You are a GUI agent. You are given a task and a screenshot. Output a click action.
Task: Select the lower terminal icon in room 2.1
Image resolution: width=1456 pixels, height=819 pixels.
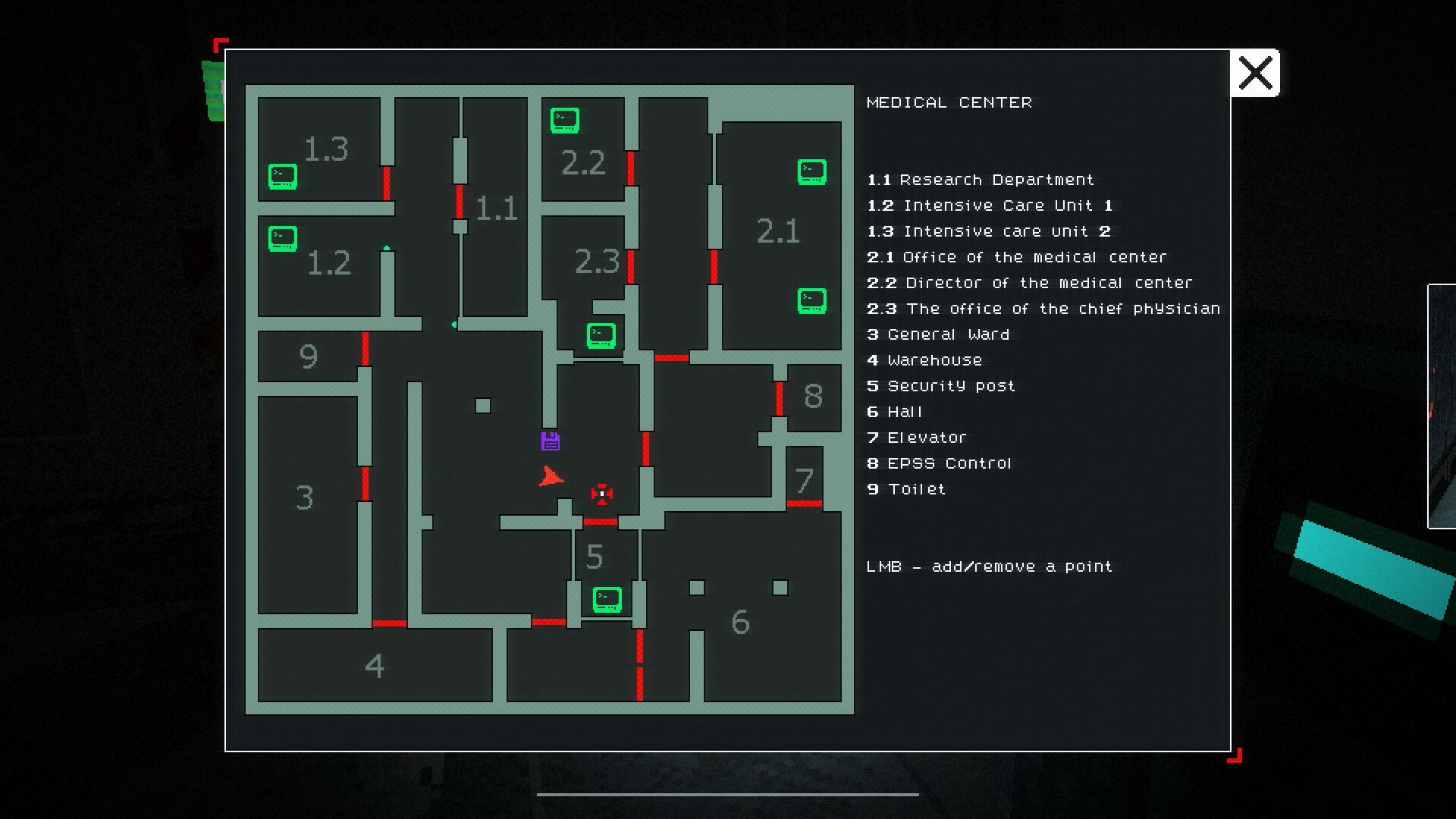point(811,301)
